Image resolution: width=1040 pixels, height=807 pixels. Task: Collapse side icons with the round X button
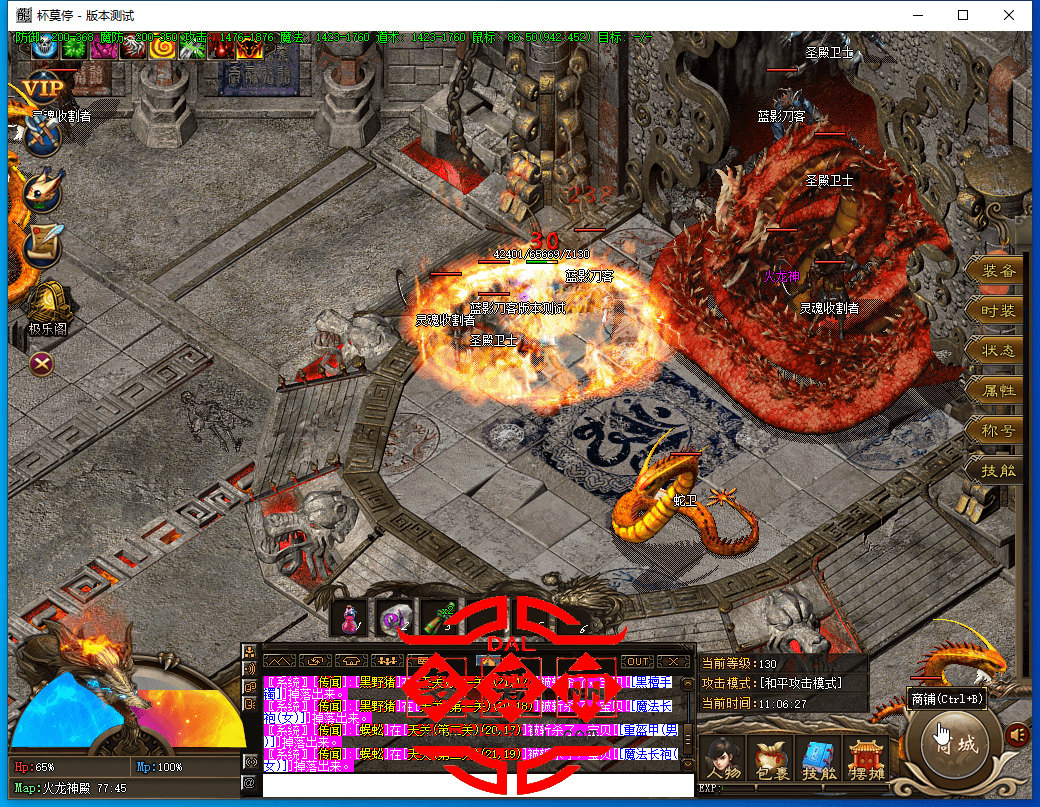41,363
